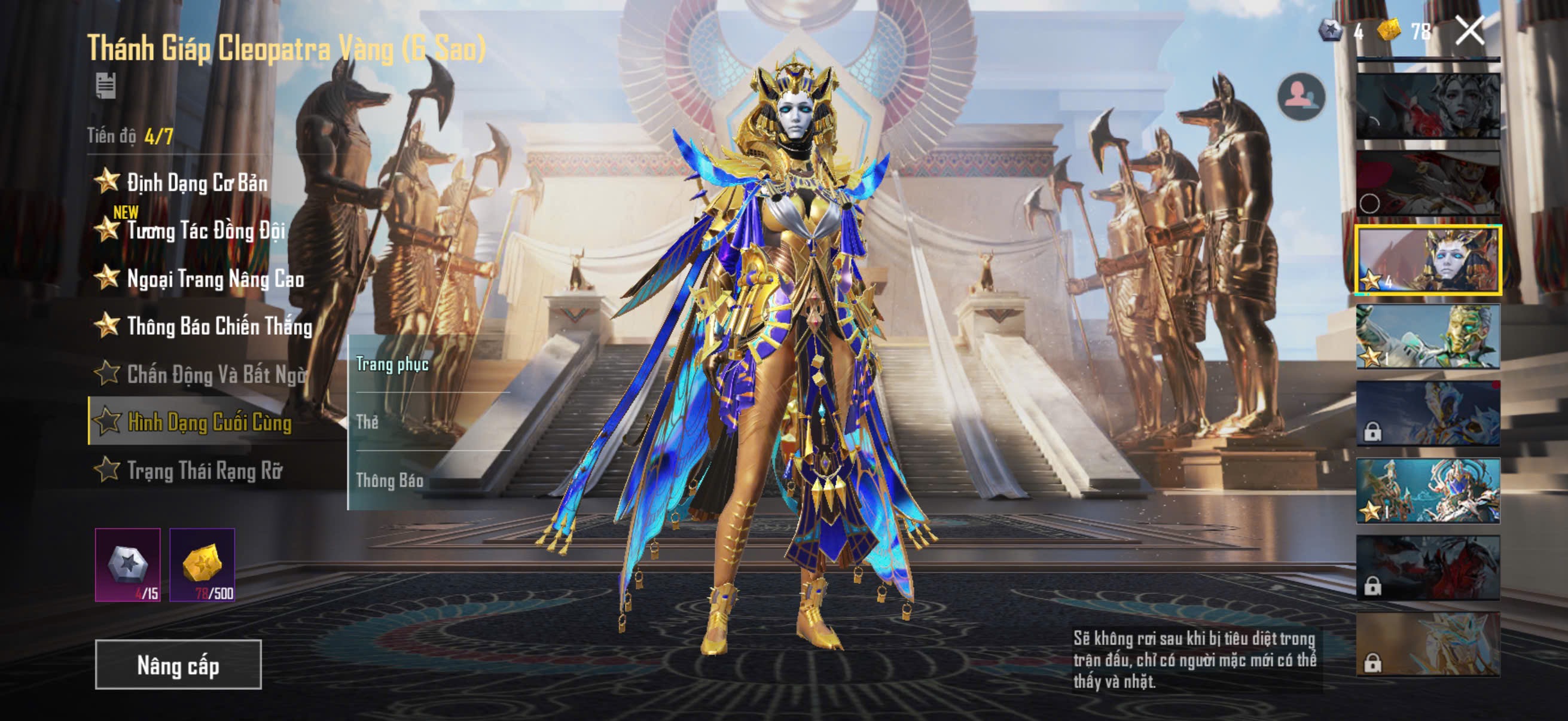The image size is (1568, 721).
Task: Click the Nâng cấp upgrade button
Action: pyautogui.click(x=178, y=664)
